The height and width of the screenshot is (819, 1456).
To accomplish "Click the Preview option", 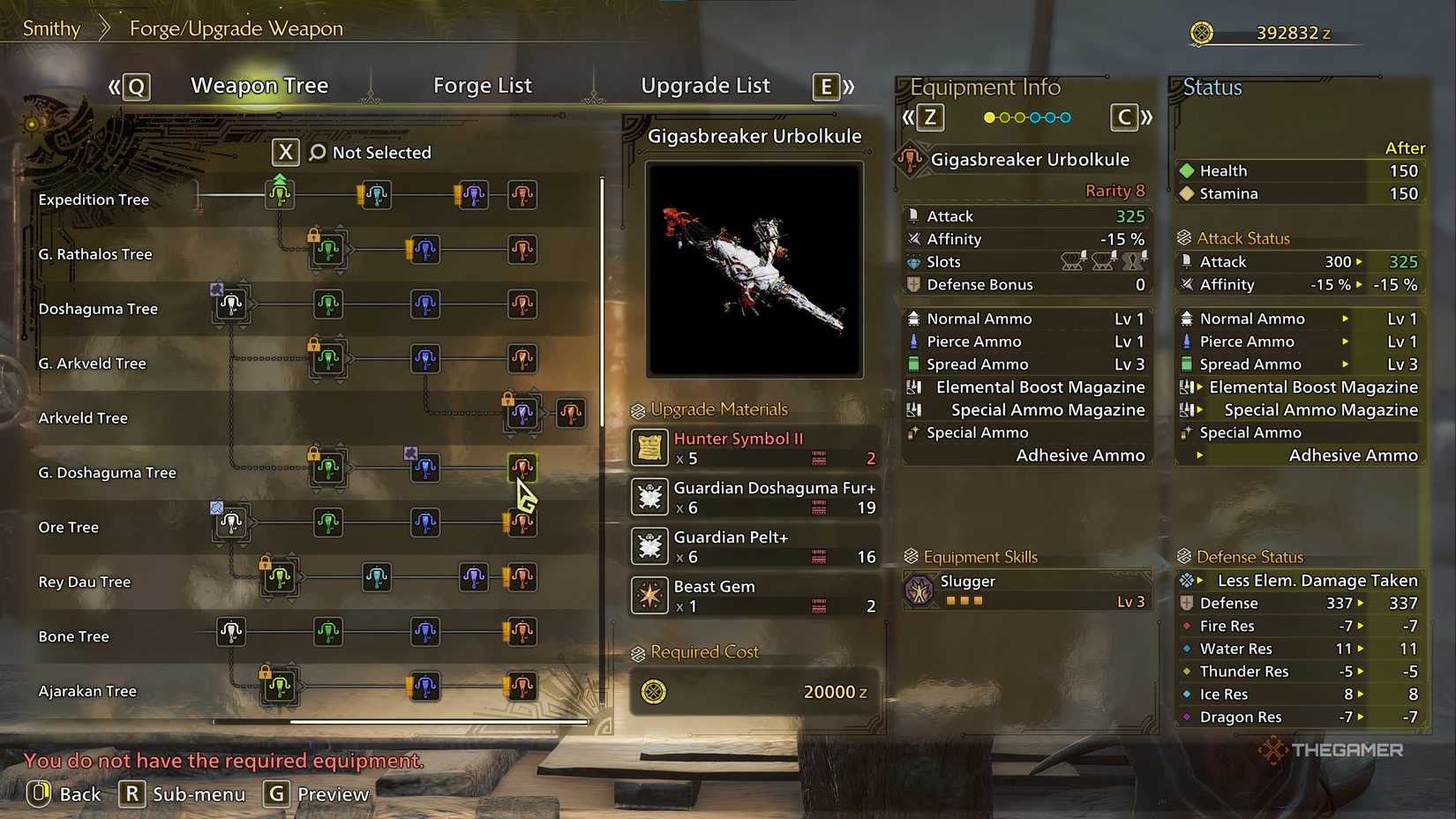I will (316, 793).
